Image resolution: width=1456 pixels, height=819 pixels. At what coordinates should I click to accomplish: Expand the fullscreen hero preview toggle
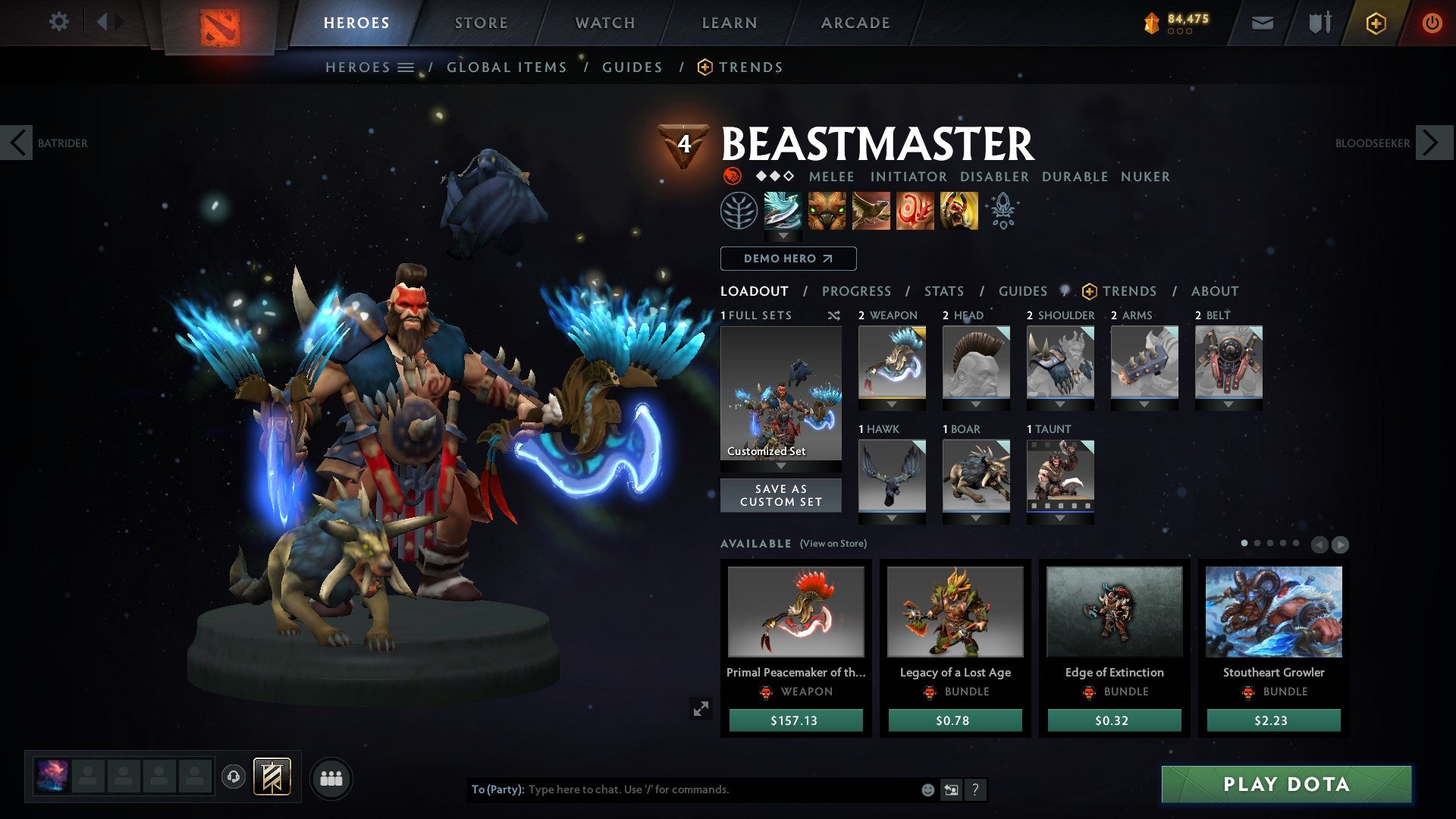pos(701,708)
